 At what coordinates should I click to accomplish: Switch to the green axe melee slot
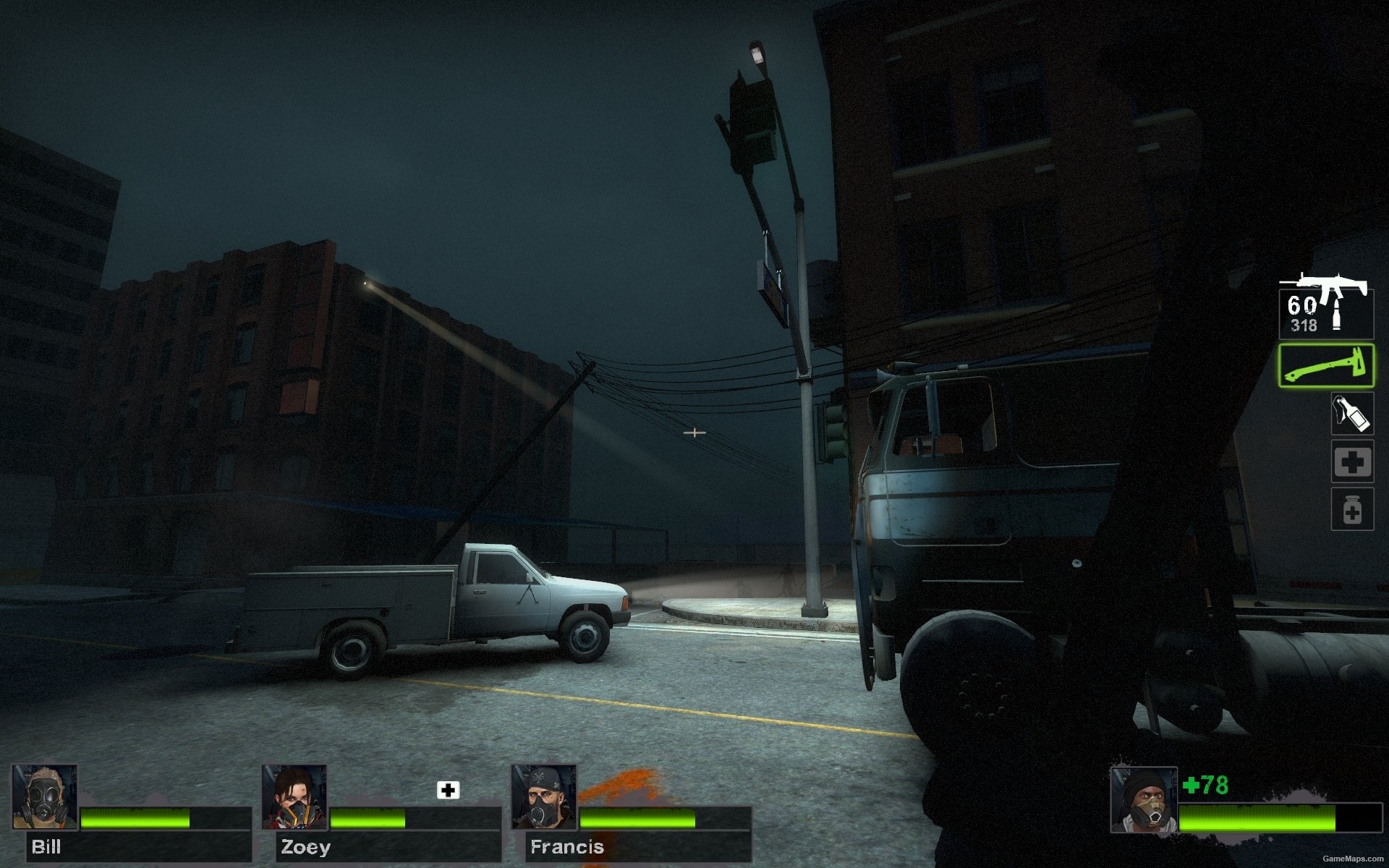1325,365
